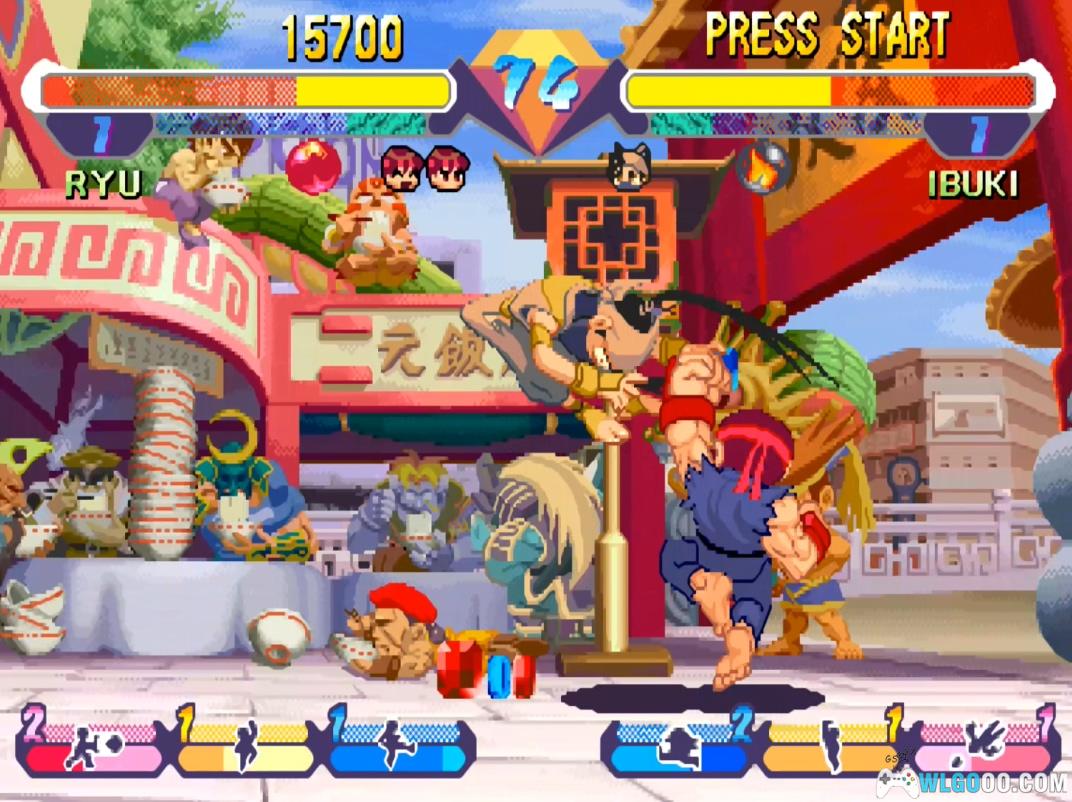The height and width of the screenshot is (802, 1072).
Task: Click Ibuki's chibi face stock icon
Action: (x=630, y=167)
